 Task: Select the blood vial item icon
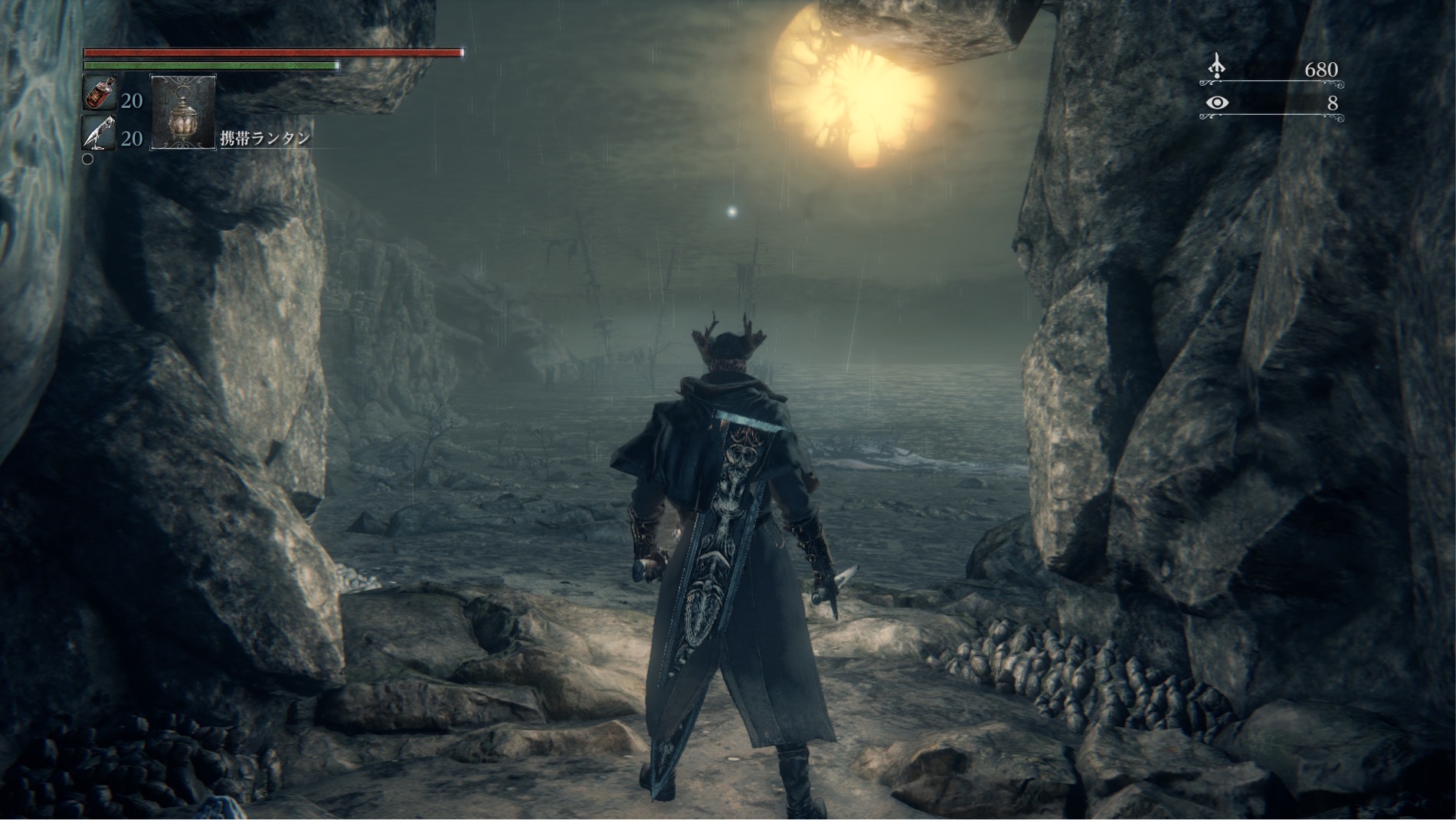coord(100,94)
